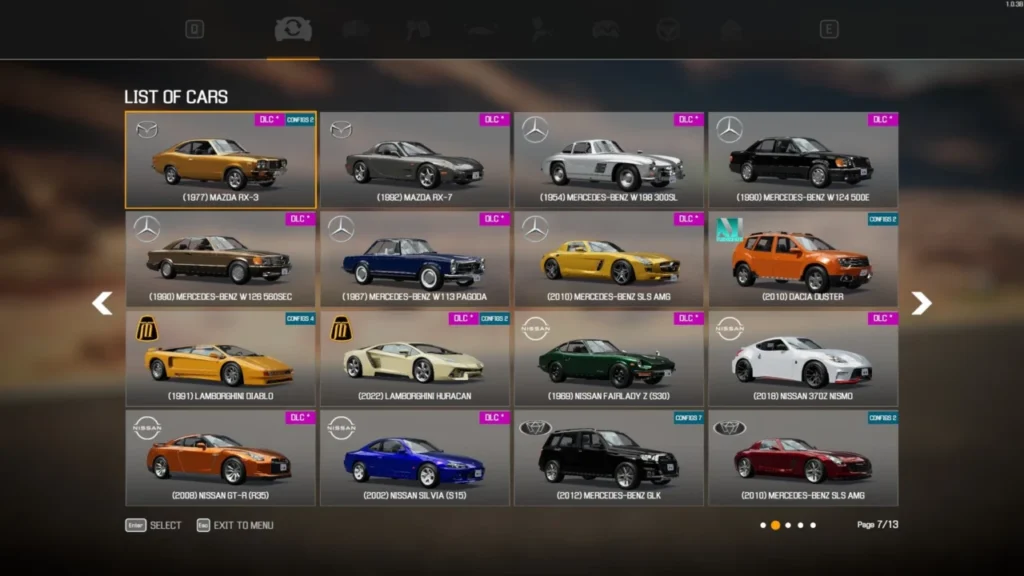Select the blue Nissan Silvia (S15)
Image resolution: width=1024 pixels, height=576 pixels.
click(415, 457)
